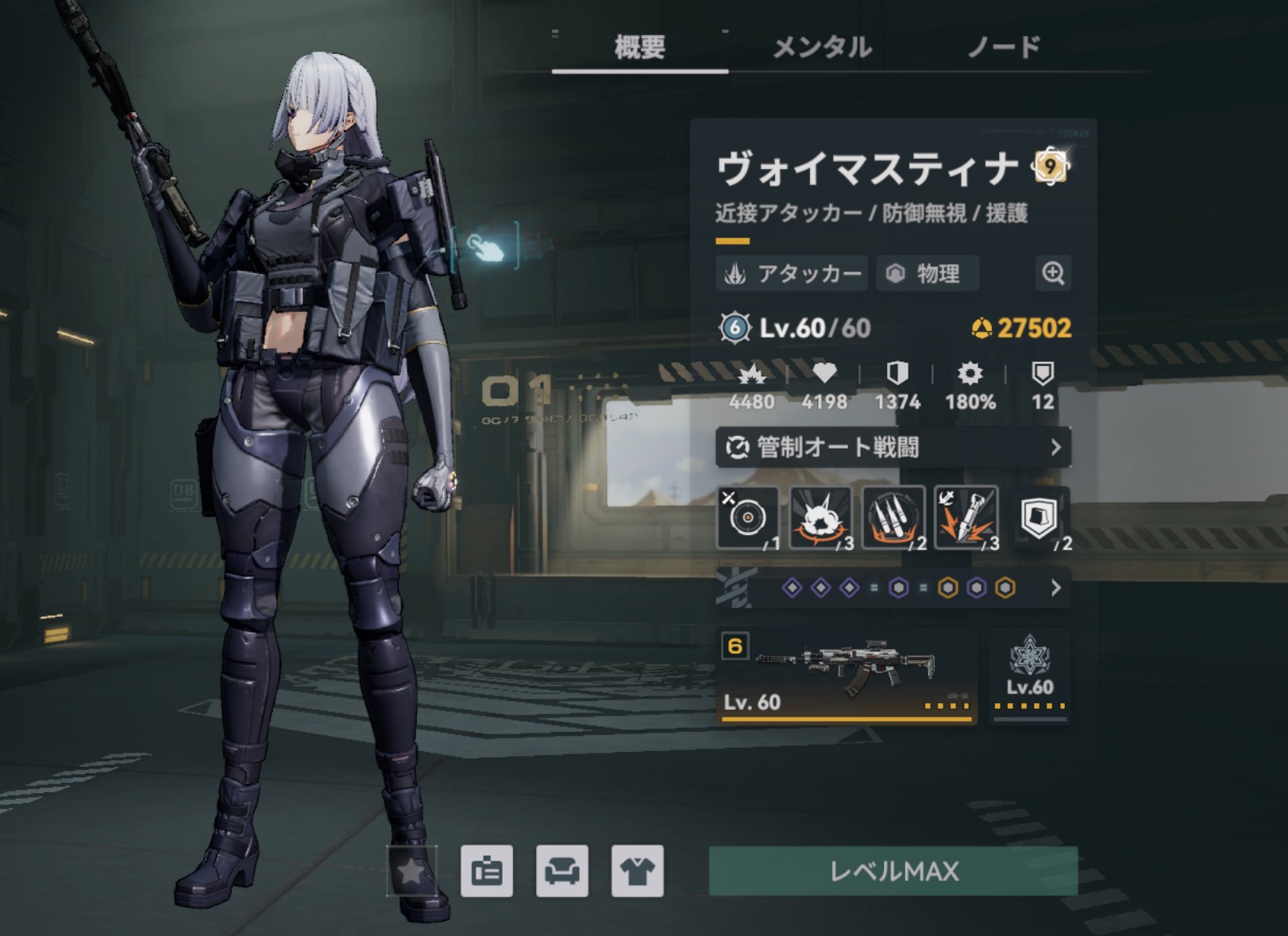Click the magnifier details icon

(1053, 274)
